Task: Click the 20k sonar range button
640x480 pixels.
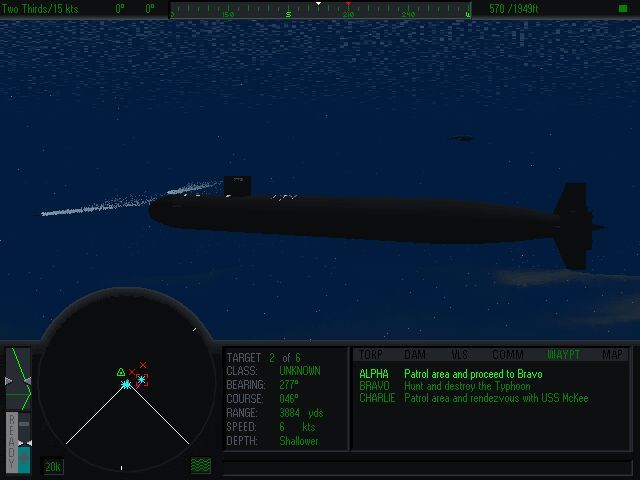Action: pos(53,466)
